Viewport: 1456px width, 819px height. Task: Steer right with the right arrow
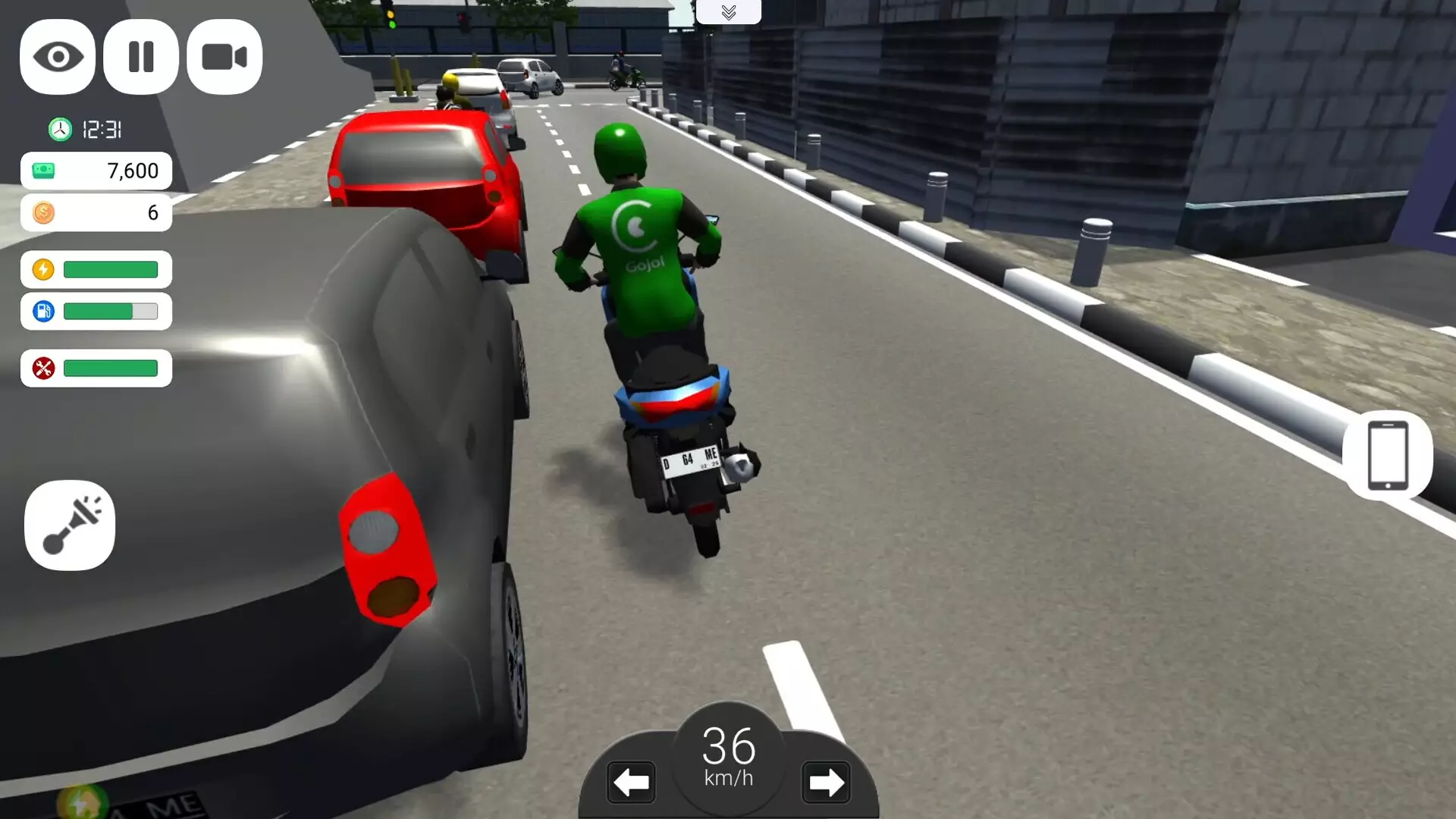tap(826, 782)
